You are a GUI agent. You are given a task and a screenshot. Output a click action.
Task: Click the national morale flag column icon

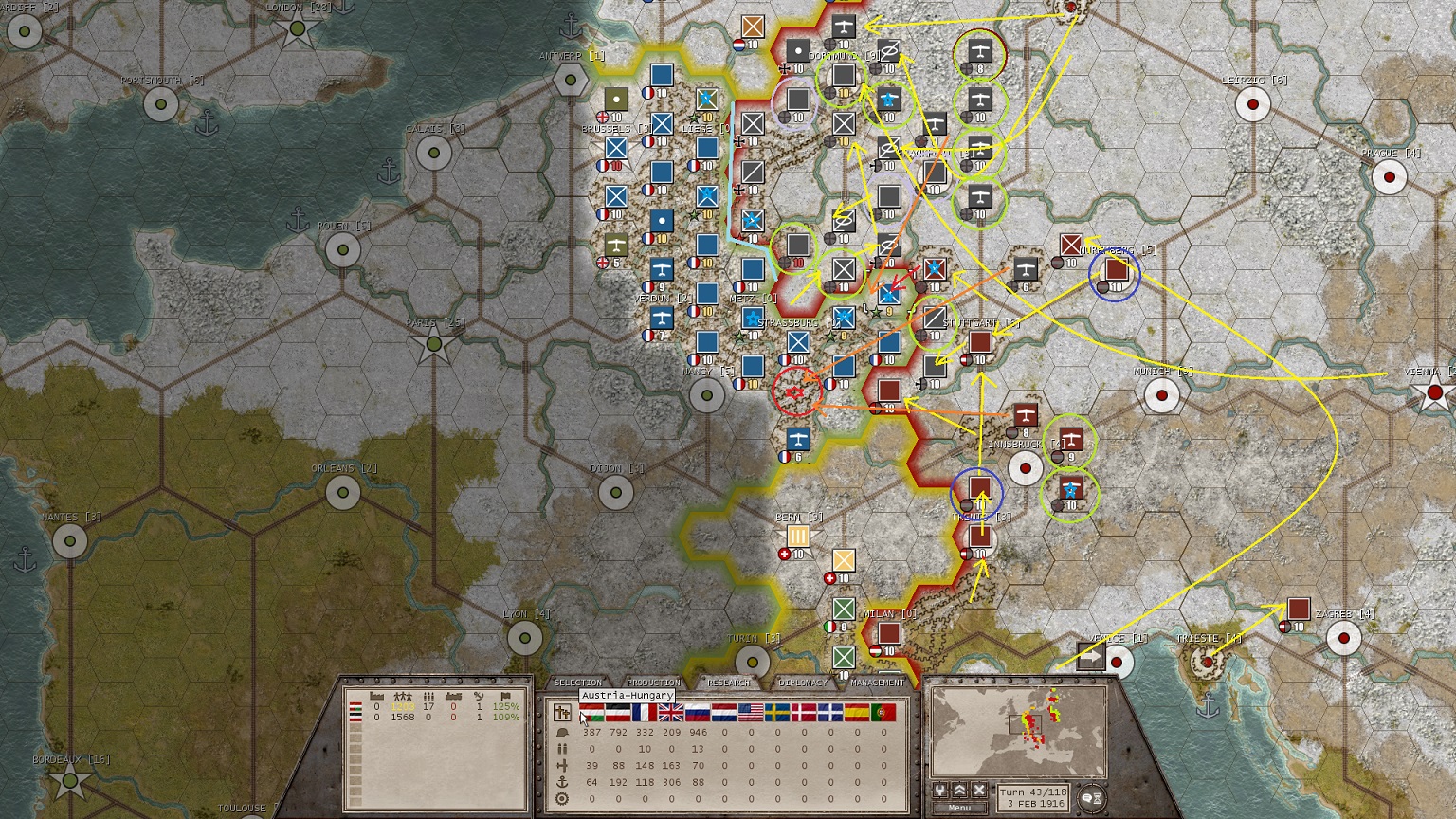tap(506, 696)
